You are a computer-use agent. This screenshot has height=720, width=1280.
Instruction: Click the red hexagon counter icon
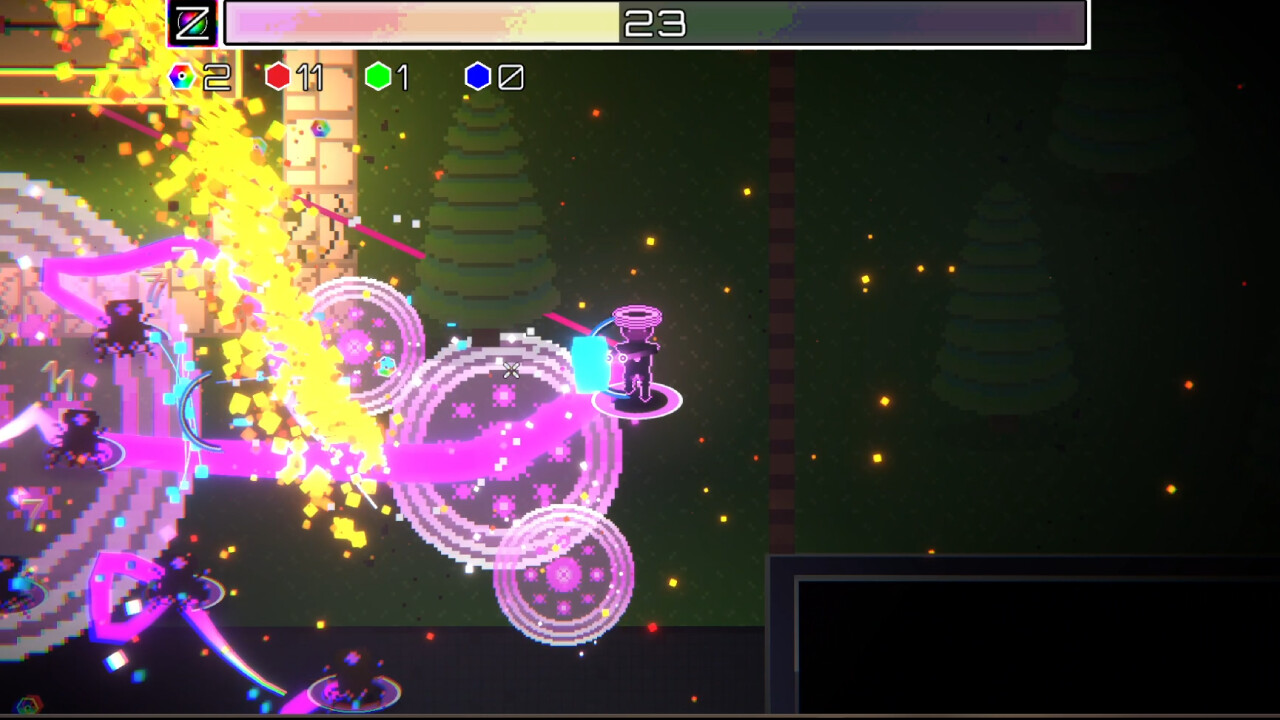(278, 77)
